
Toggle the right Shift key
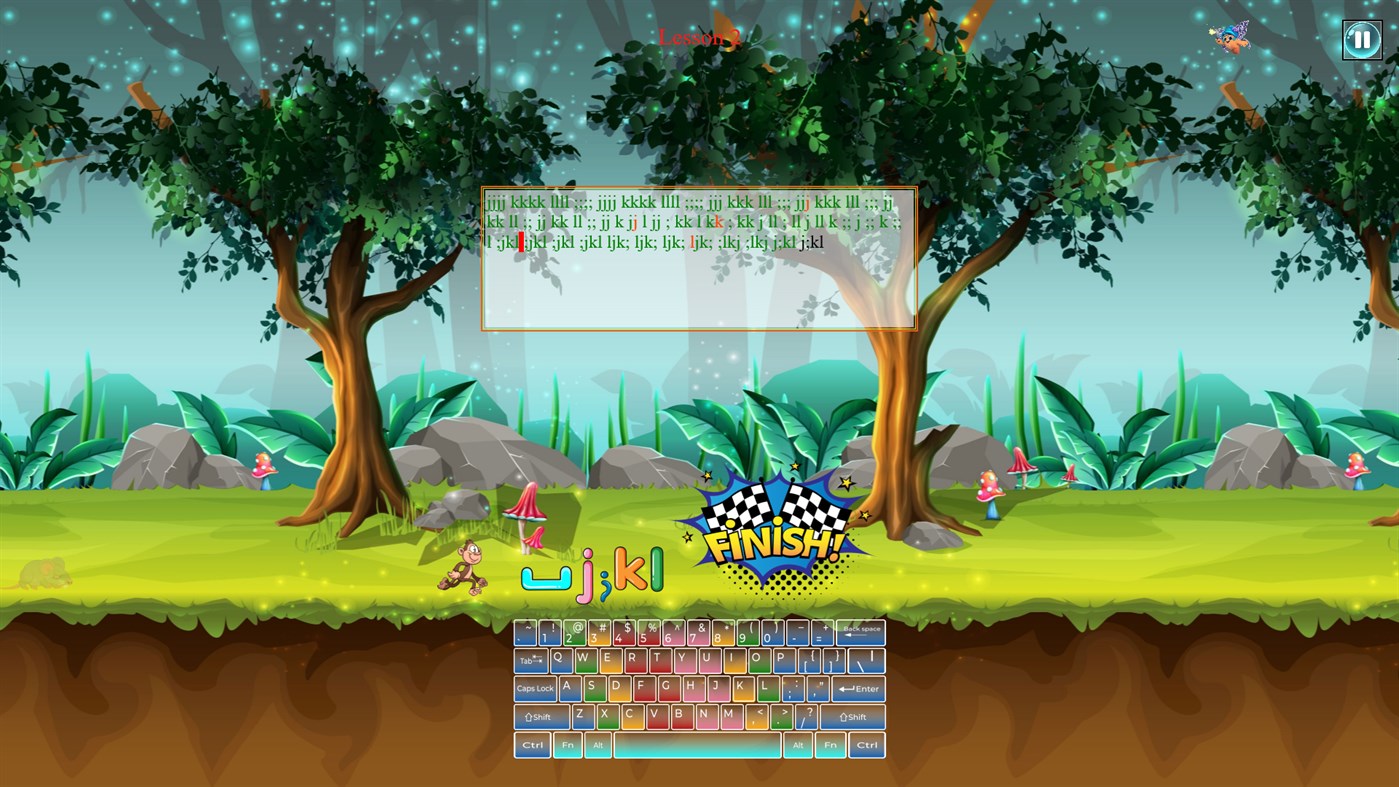coord(852,716)
